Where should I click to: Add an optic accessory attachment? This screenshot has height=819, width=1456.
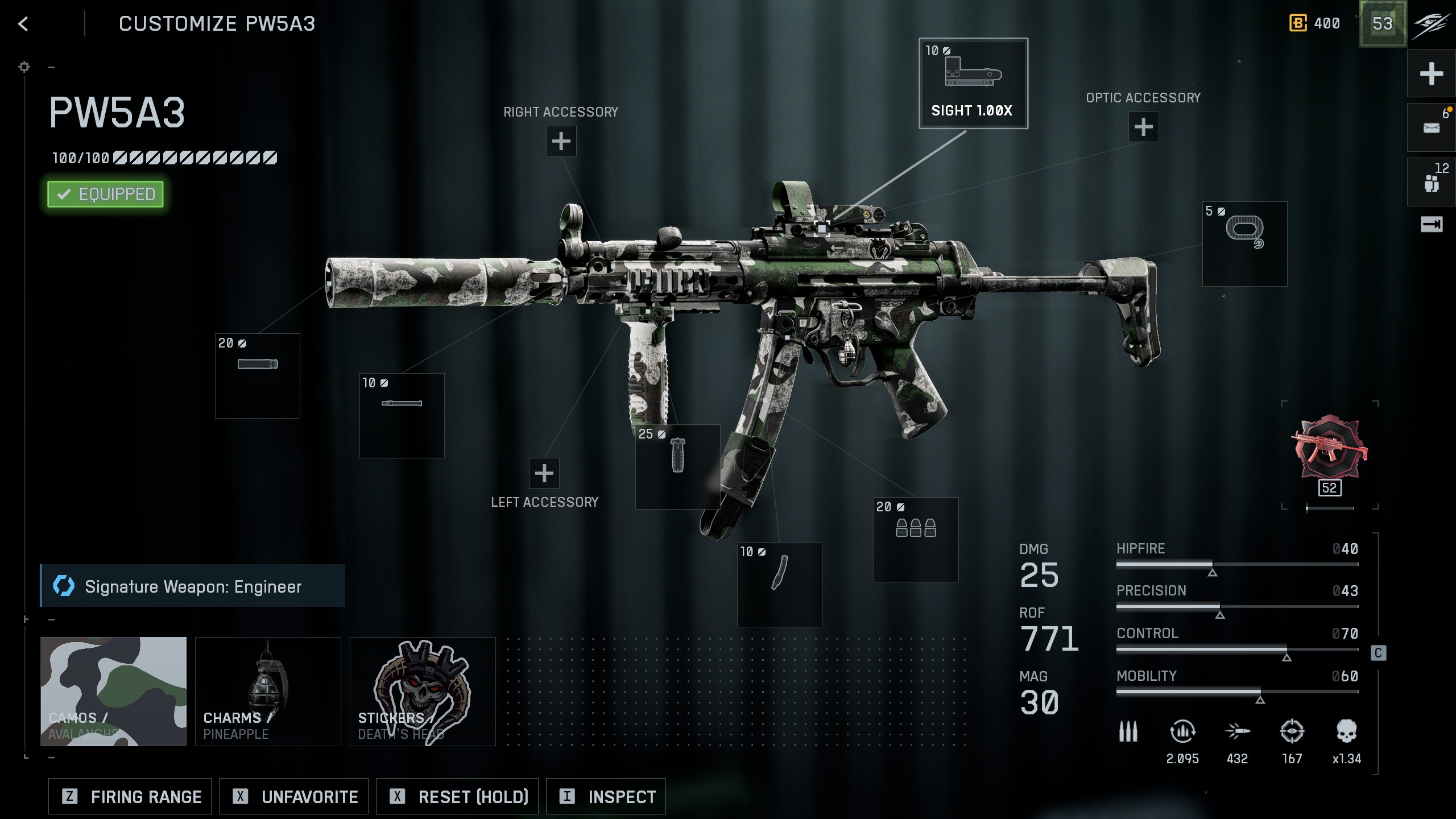click(1143, 127)
